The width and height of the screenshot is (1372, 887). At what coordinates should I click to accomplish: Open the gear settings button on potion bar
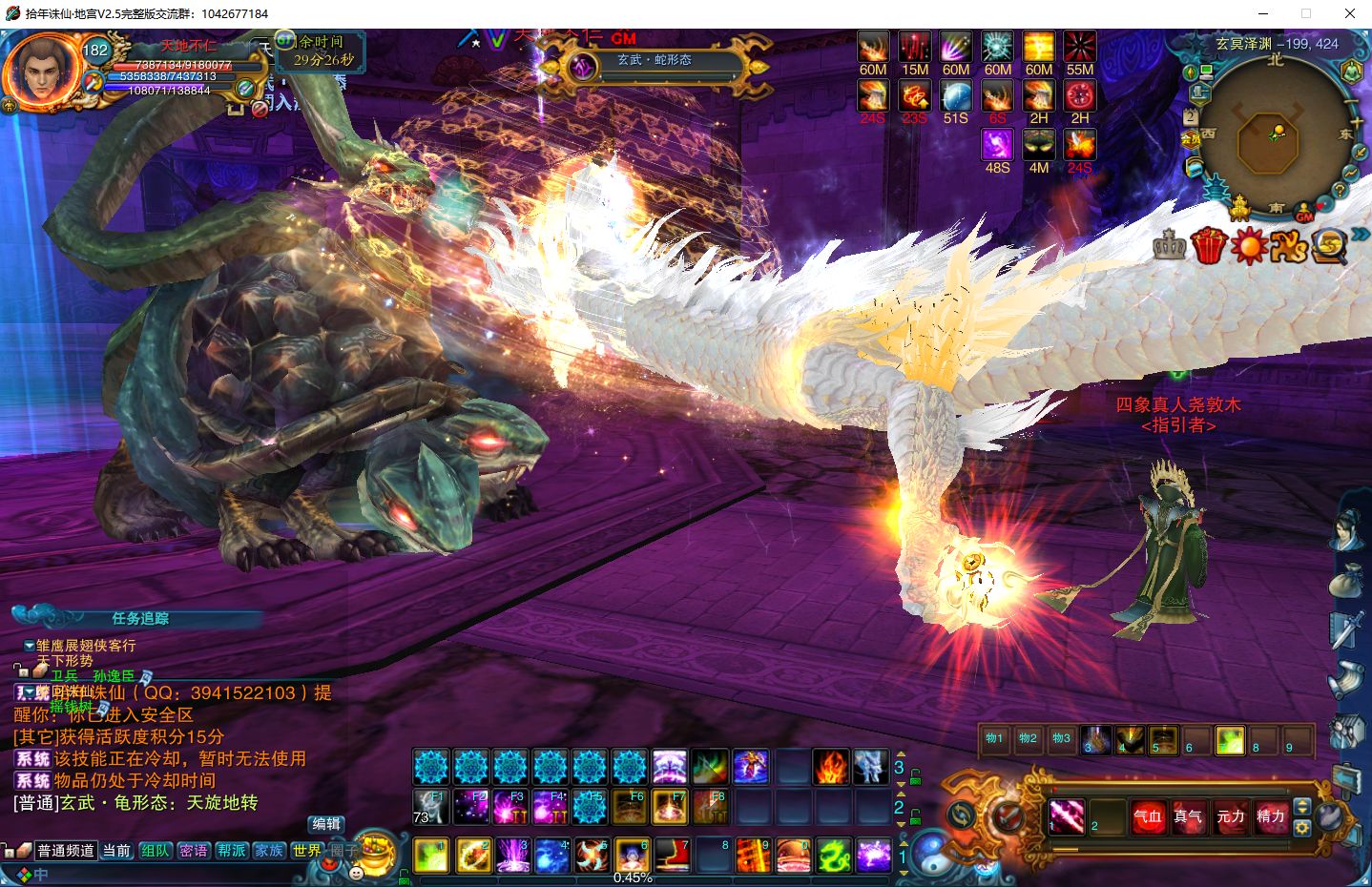pyautogui.click(x=1302, y=828)
